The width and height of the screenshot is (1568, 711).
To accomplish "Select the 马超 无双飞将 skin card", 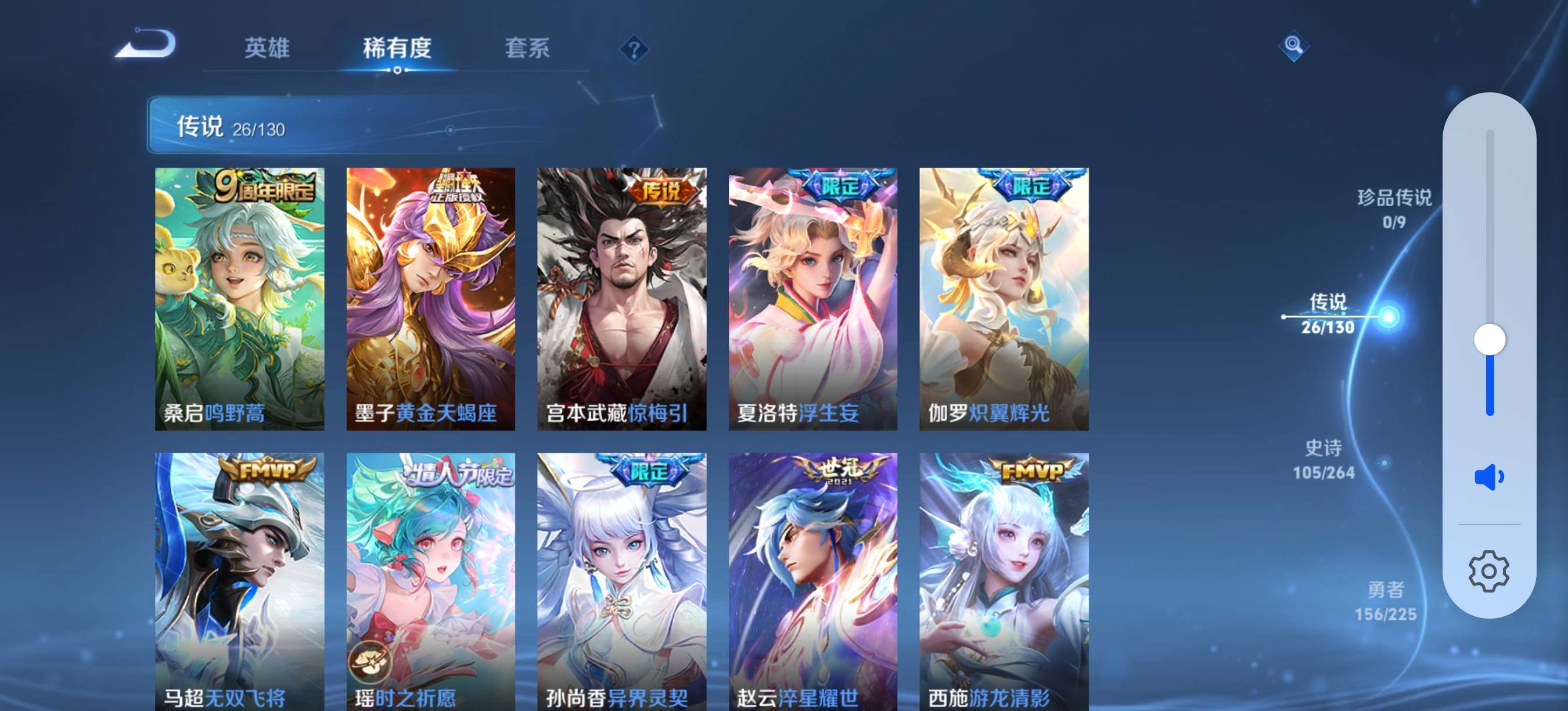I will click(x=239, y=579).
